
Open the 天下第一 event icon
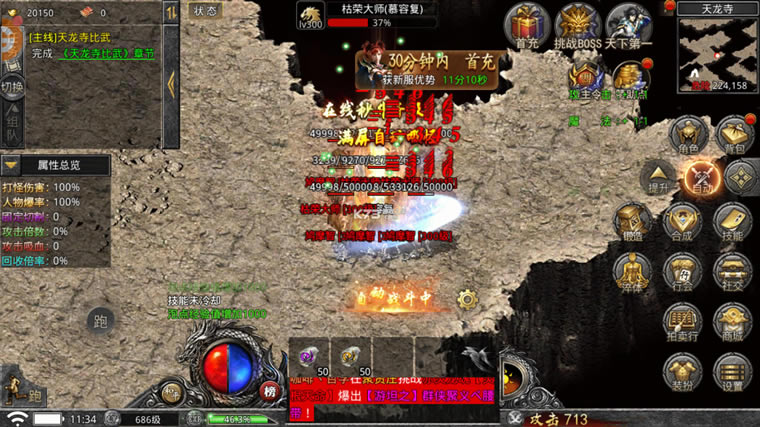click(x=628, y=24)
